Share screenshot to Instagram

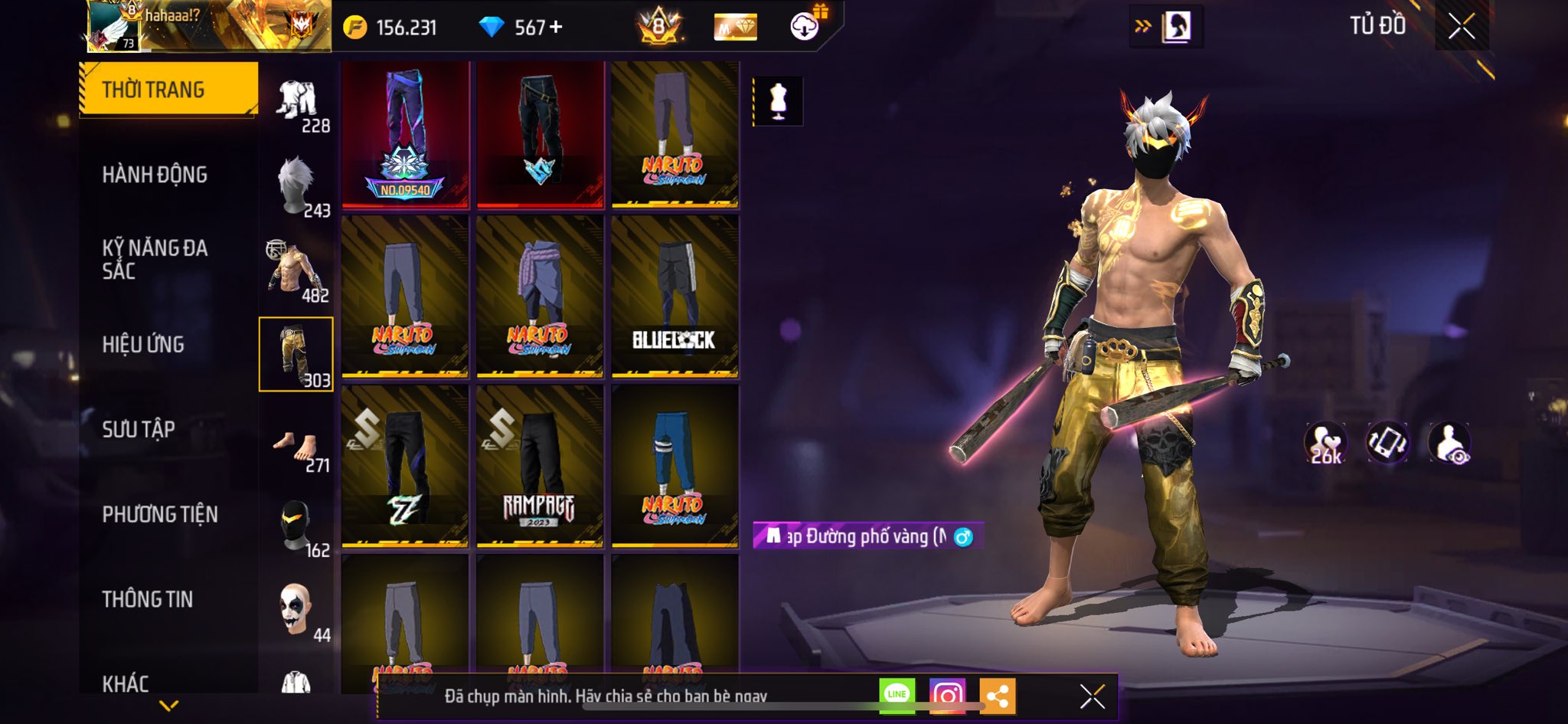tap(947, 696)
